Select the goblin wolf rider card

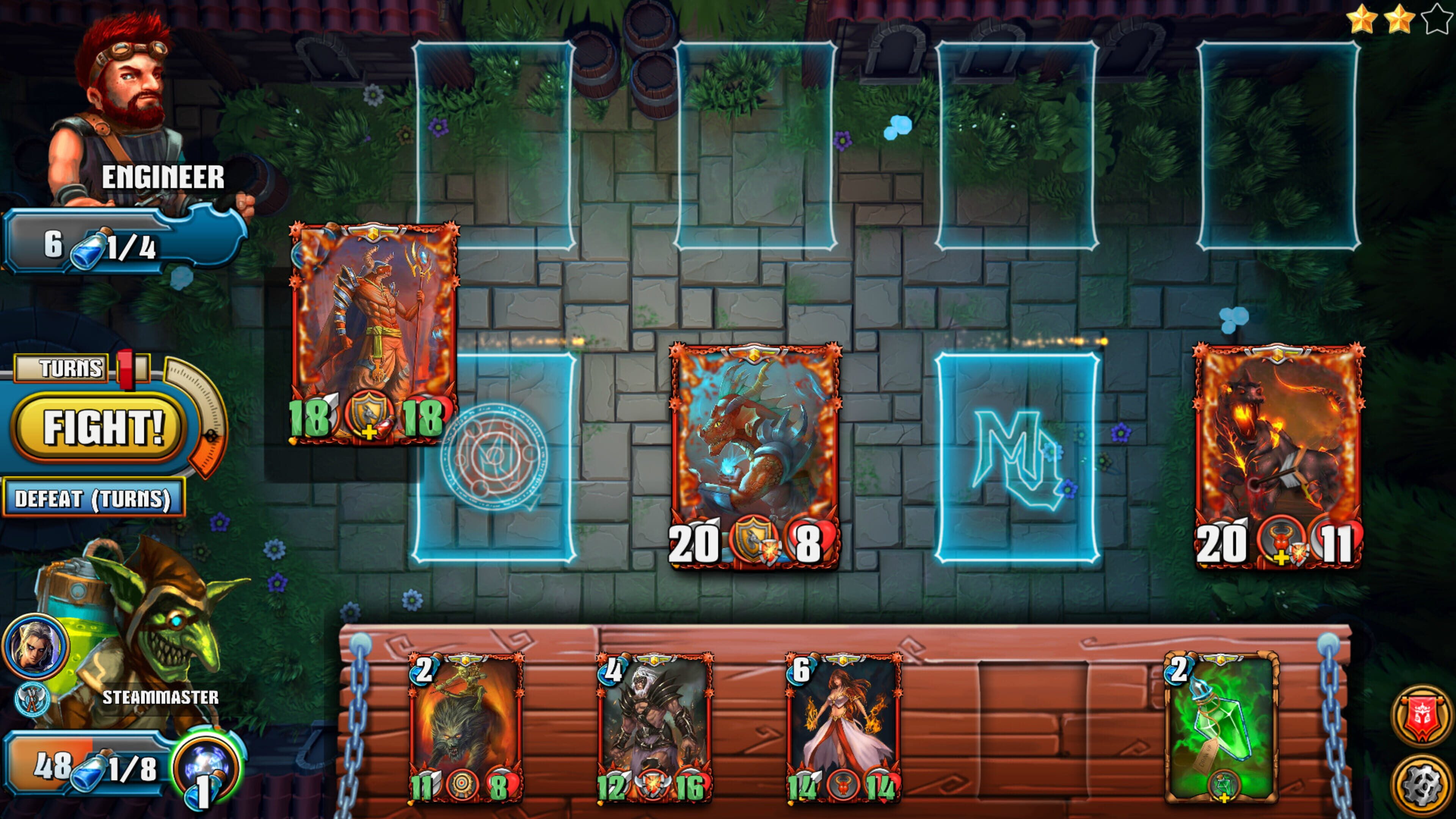[466, 728]
